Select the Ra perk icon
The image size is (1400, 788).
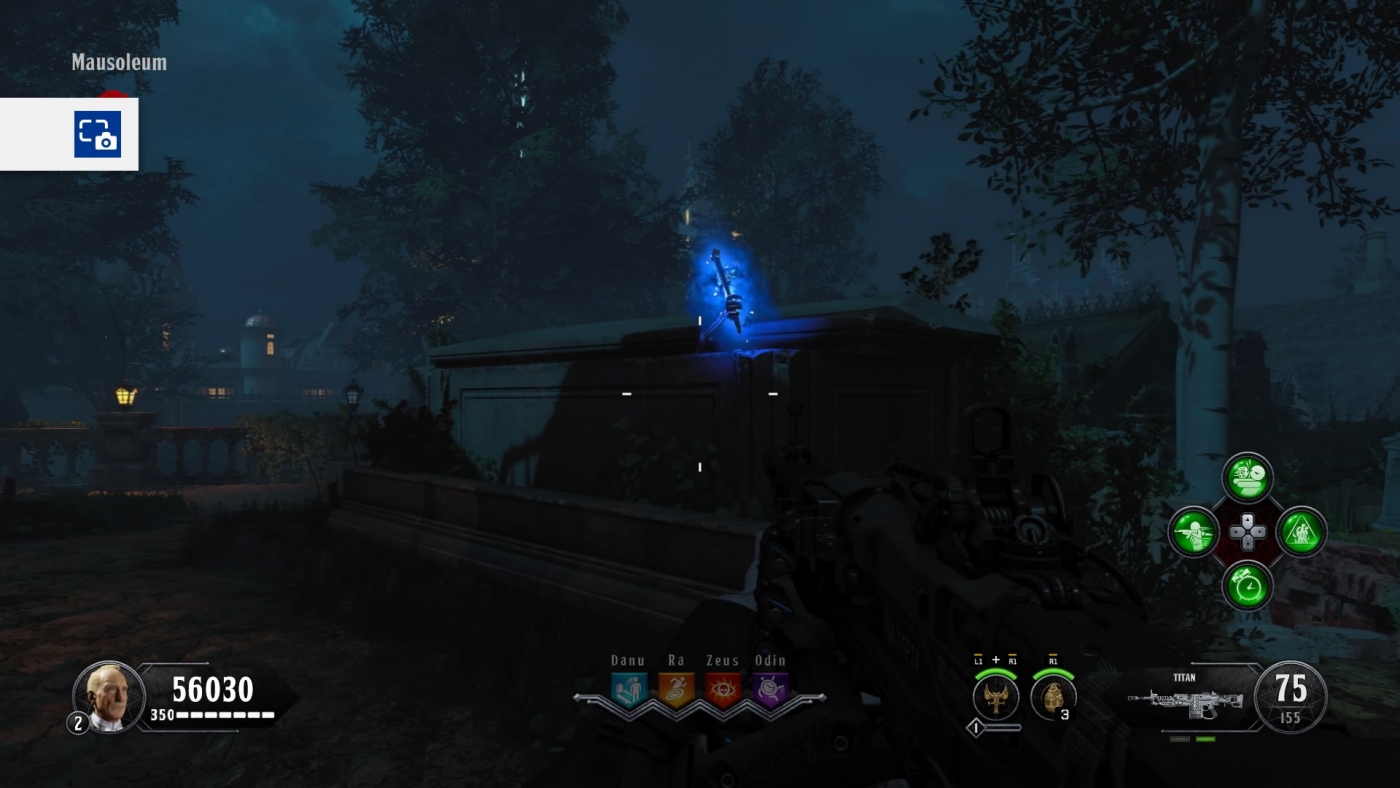674,687
